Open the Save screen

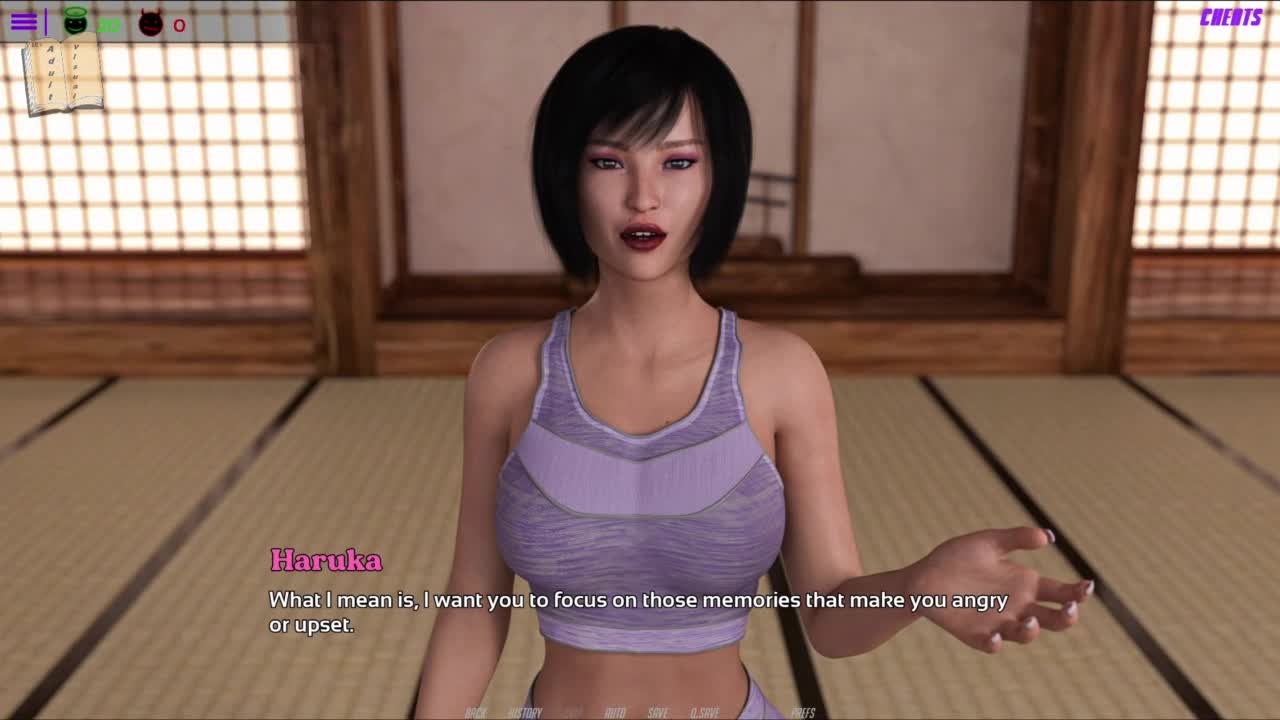(x=657, y=712)
